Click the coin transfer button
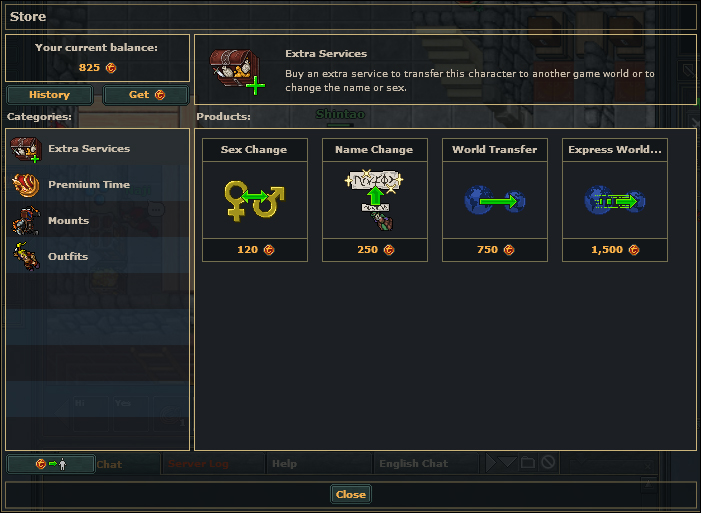This screenshot has height=513, width=701. pyautogui.click(x=50, y=464)
